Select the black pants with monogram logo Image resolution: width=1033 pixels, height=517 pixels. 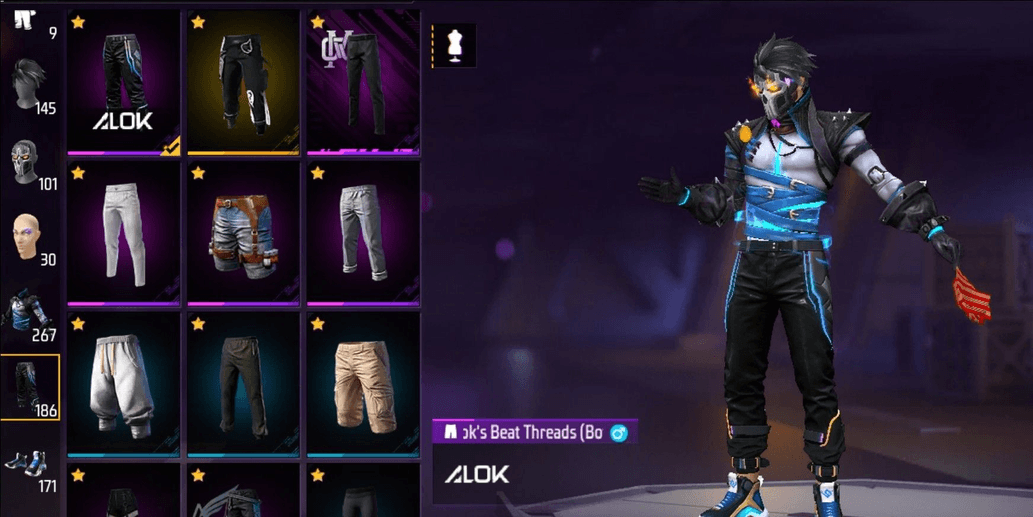click(362, 82)
